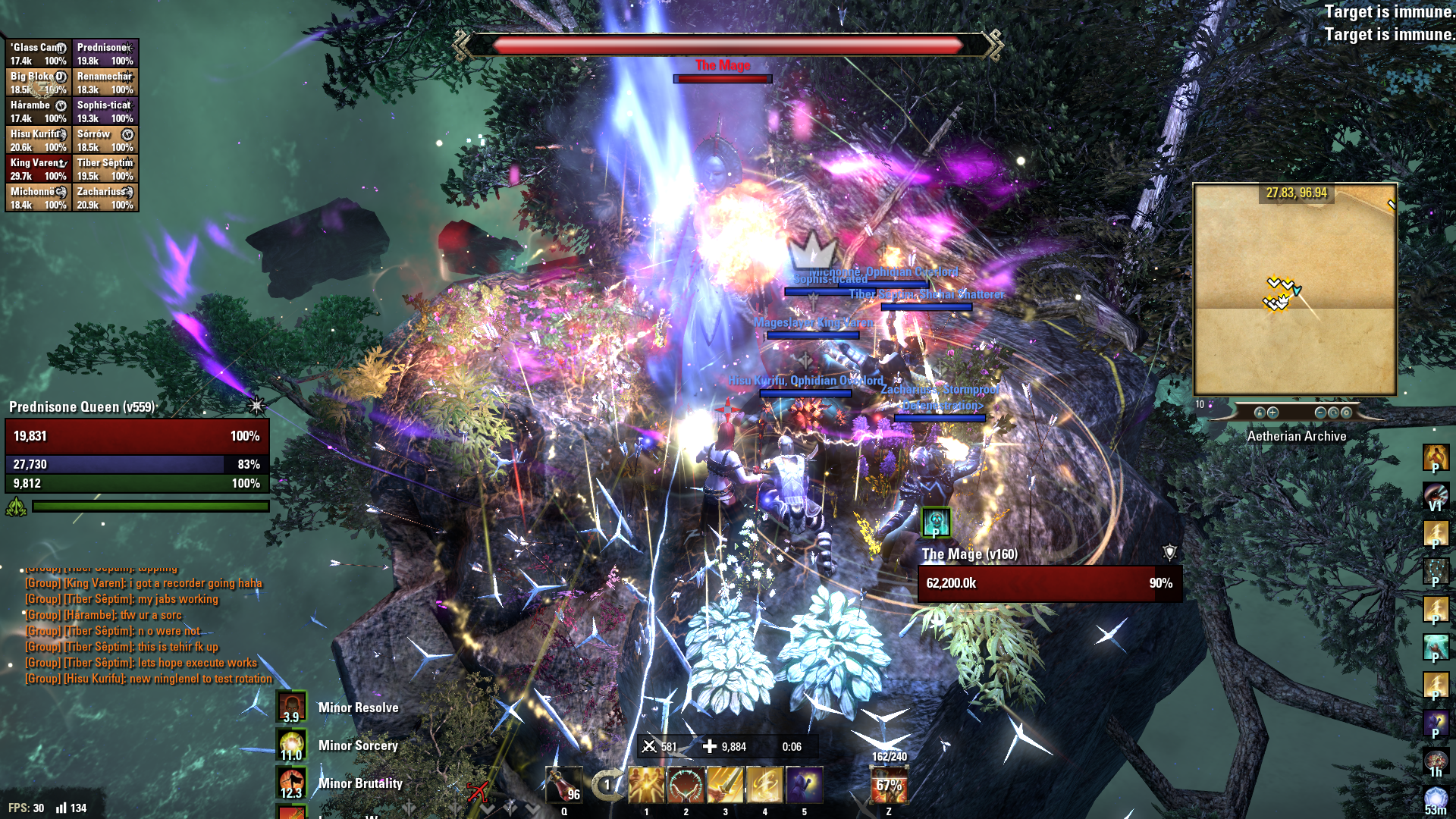Cast the cupped-hands ring ability in slot 2
This screenshot has width=1456, height=819.
tap(686, 786)
